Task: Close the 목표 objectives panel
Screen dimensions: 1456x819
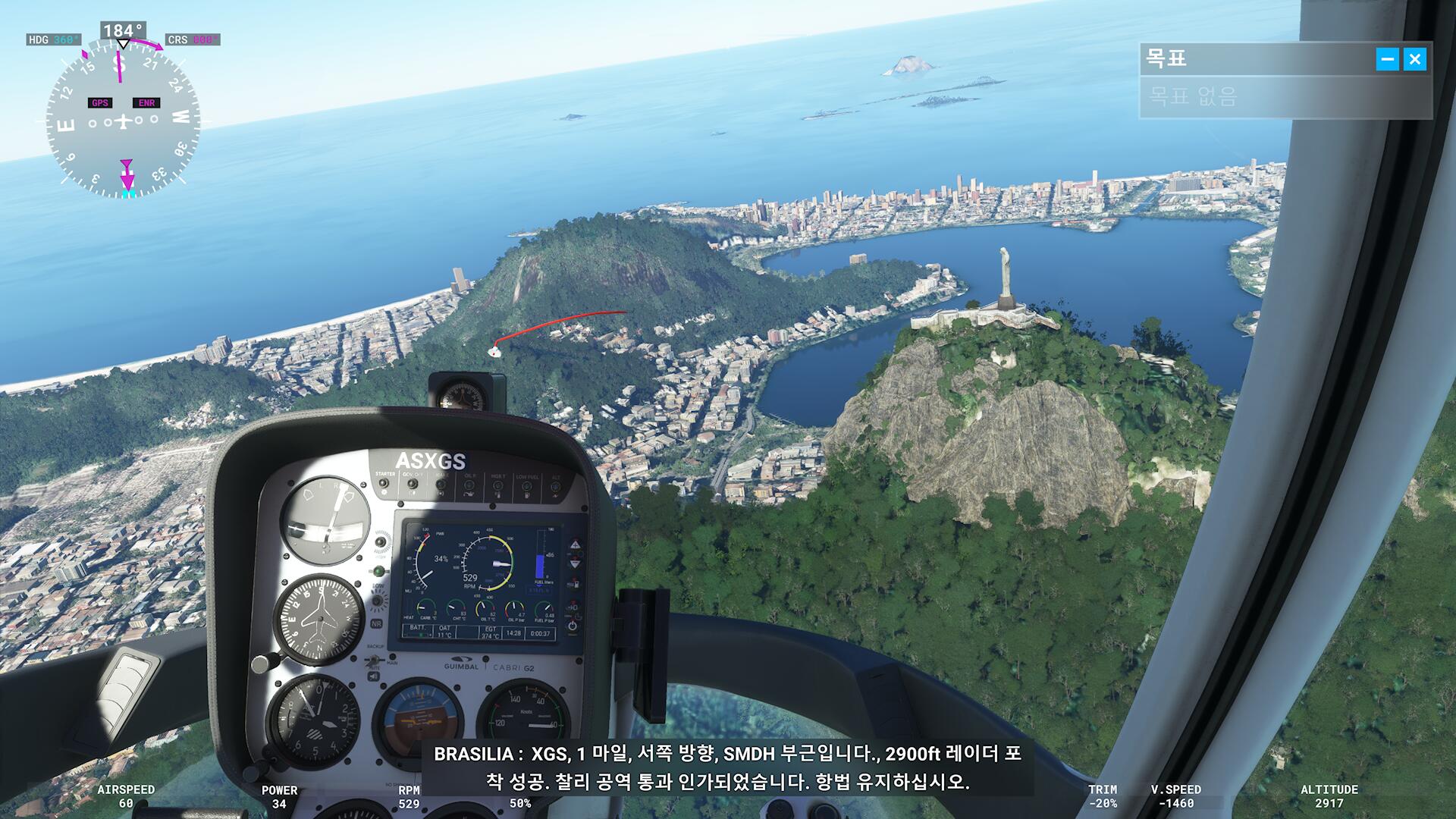Action: tap(1414, 59)
